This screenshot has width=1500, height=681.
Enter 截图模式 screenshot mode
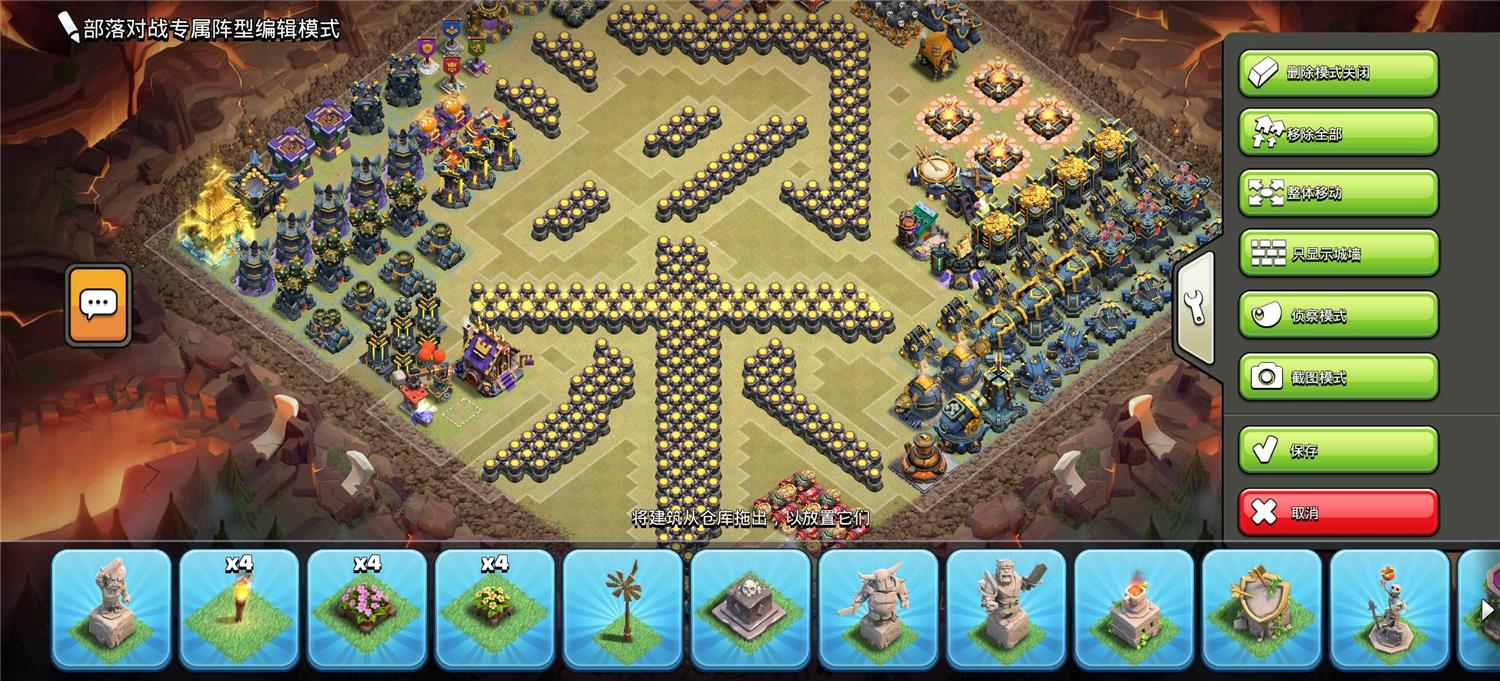point(1338,377)
